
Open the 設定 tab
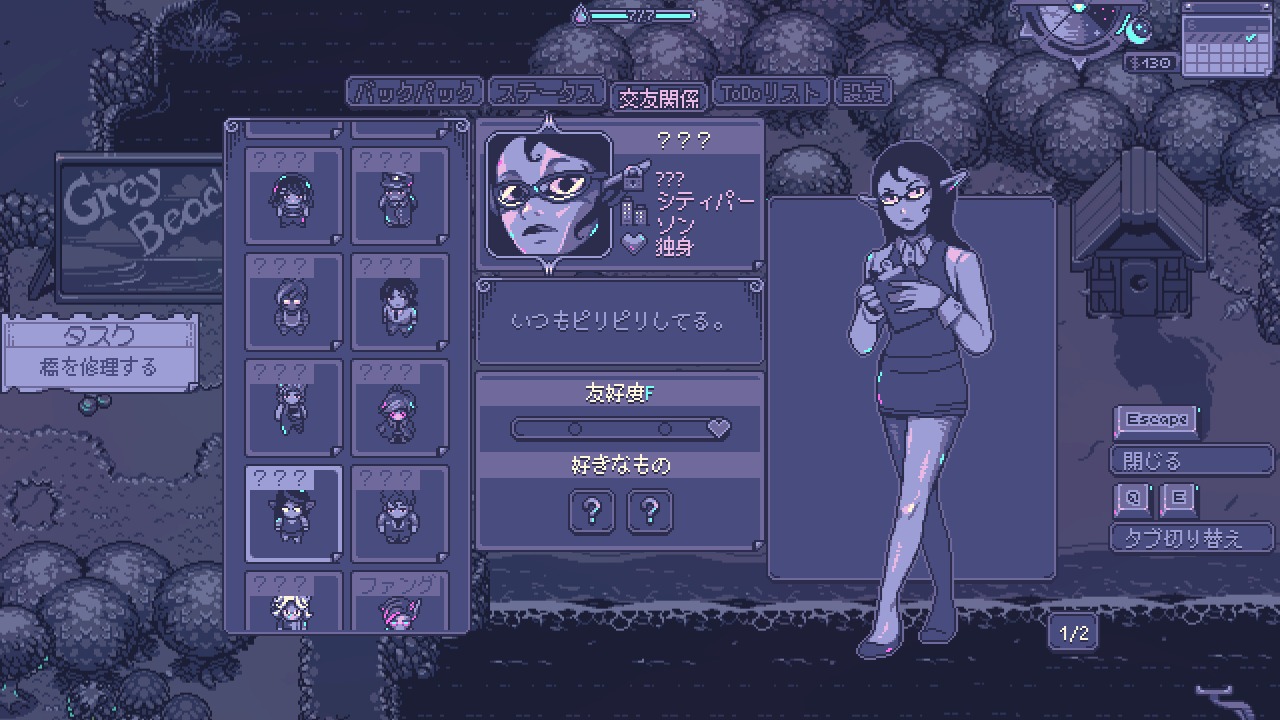[862, 93]
